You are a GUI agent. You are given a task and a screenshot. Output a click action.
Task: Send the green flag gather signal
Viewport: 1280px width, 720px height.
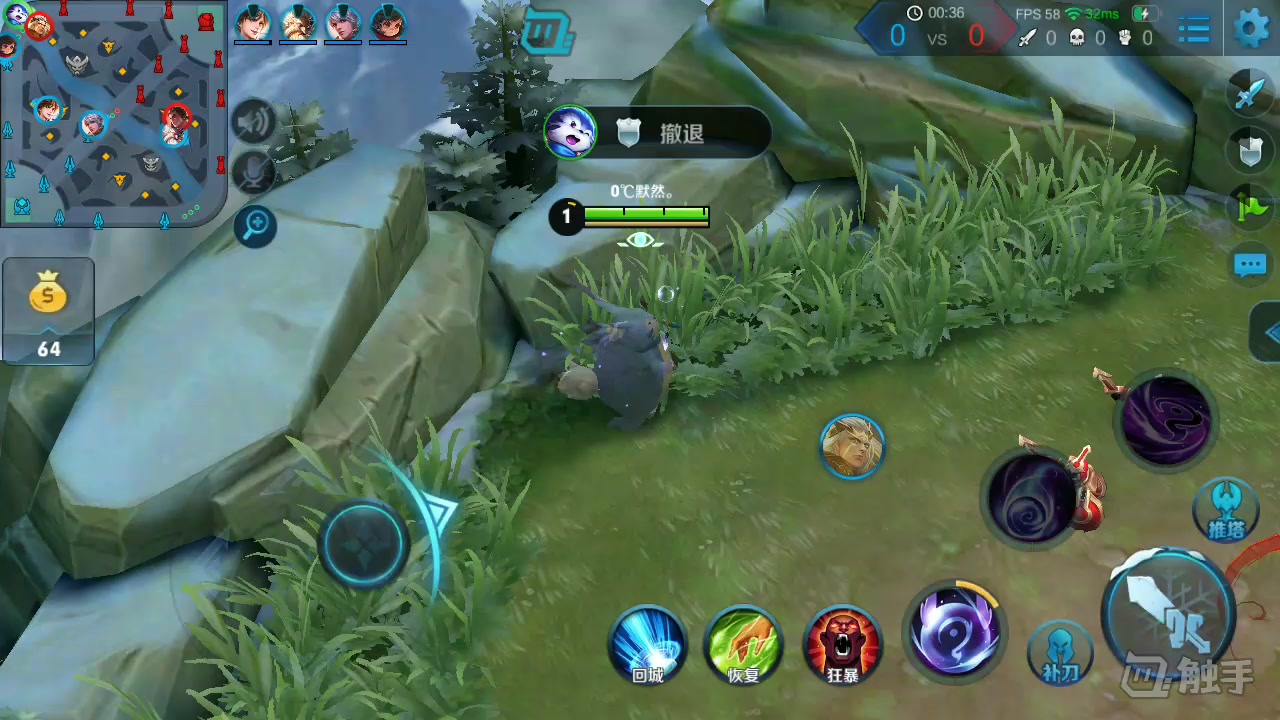point(1250,208)
